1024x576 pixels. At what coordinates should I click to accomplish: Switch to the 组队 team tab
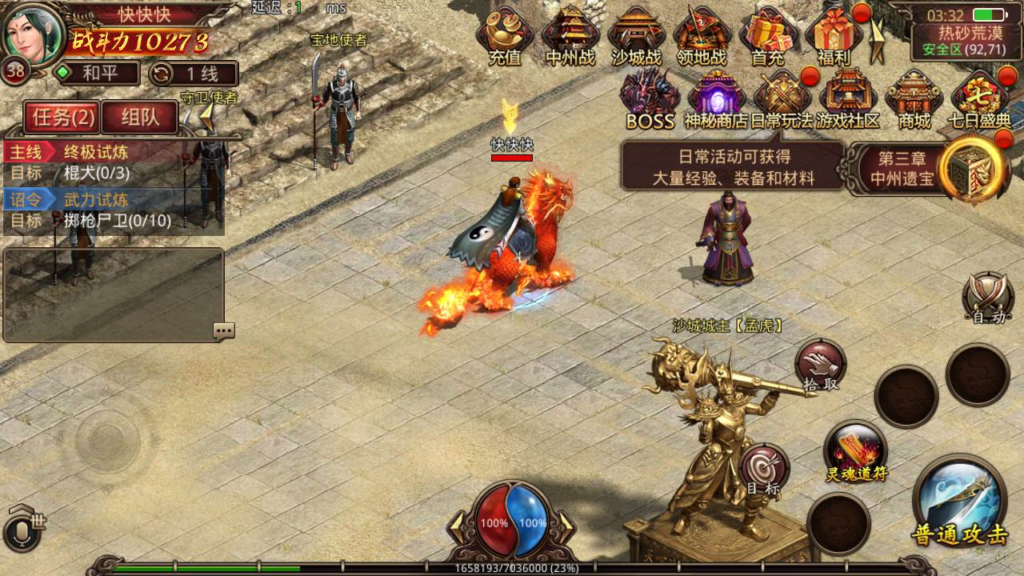pyautogui.click(x=139, y=117)
